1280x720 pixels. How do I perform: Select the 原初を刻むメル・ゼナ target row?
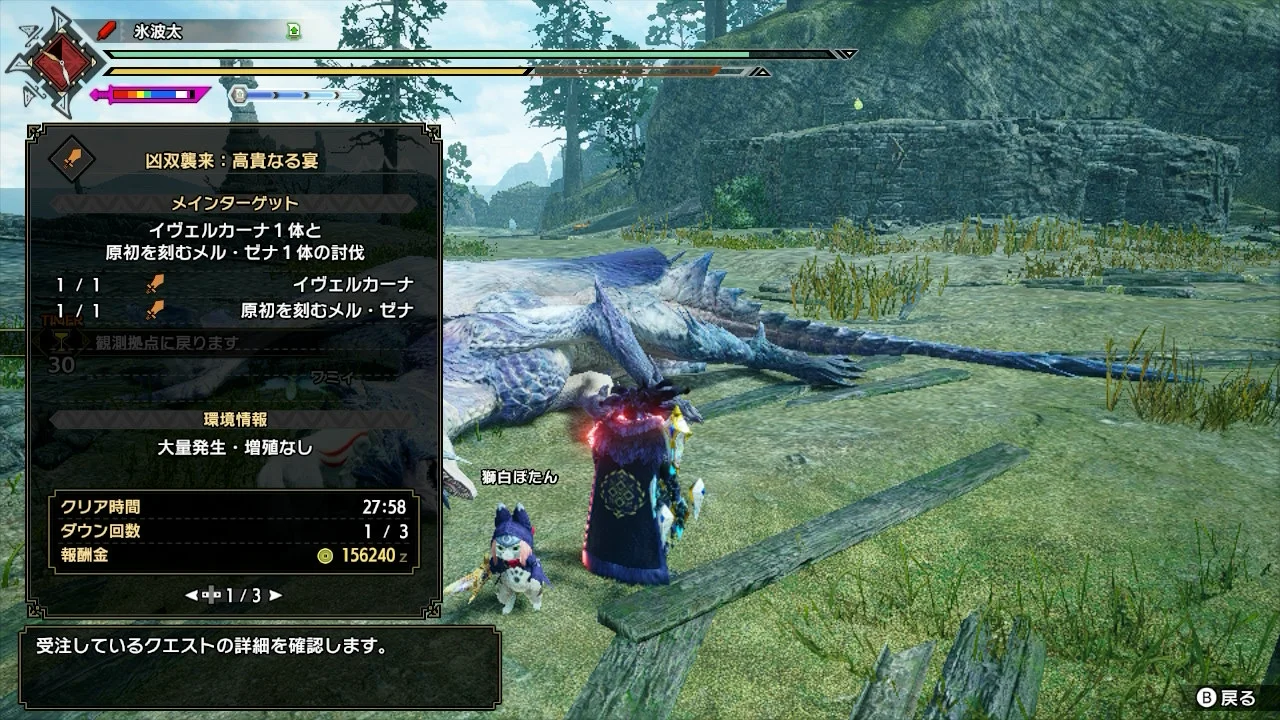point(235,311)
